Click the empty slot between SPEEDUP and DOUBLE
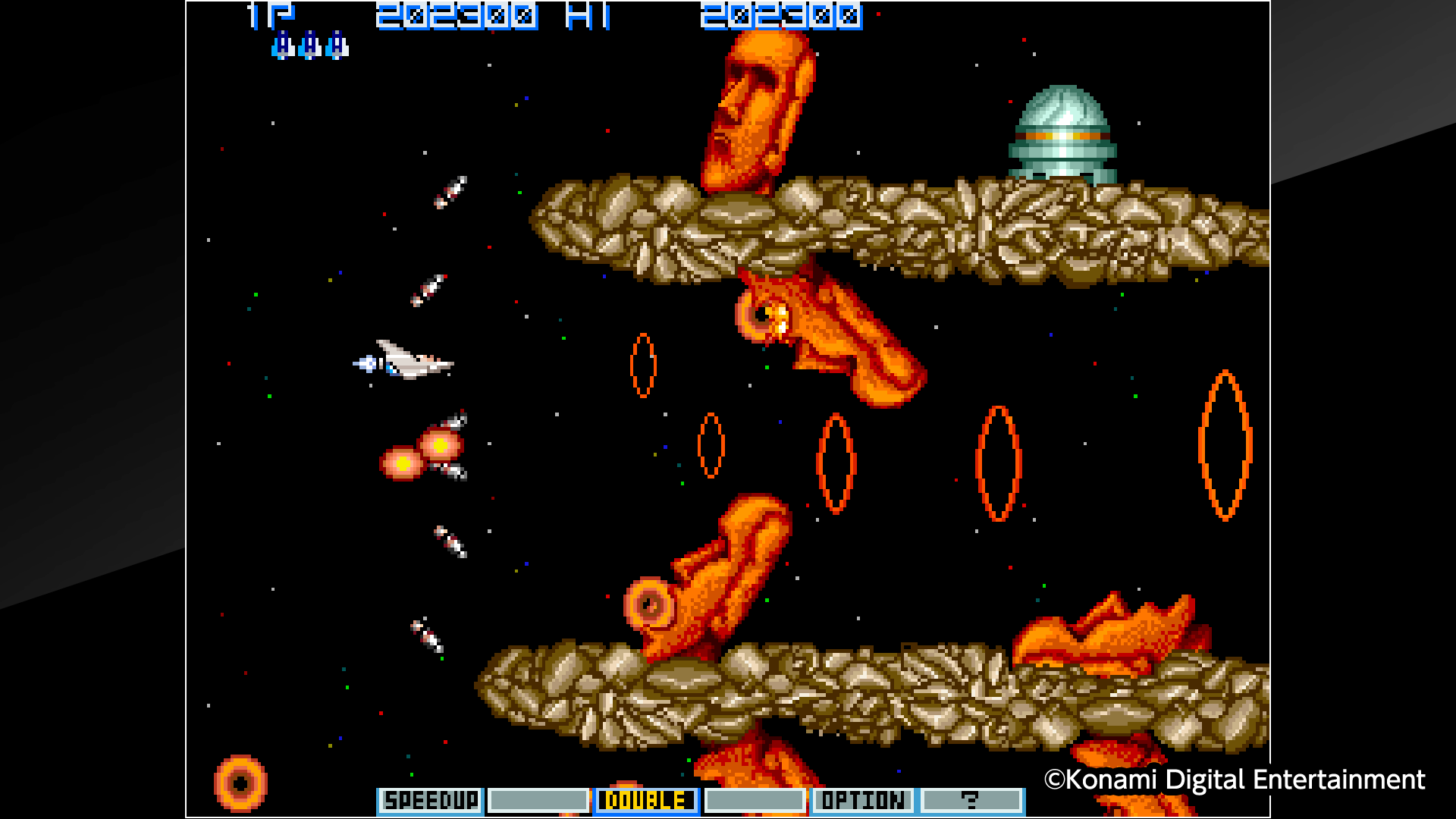The image size is (1456, 819). [x=538, y=800]
